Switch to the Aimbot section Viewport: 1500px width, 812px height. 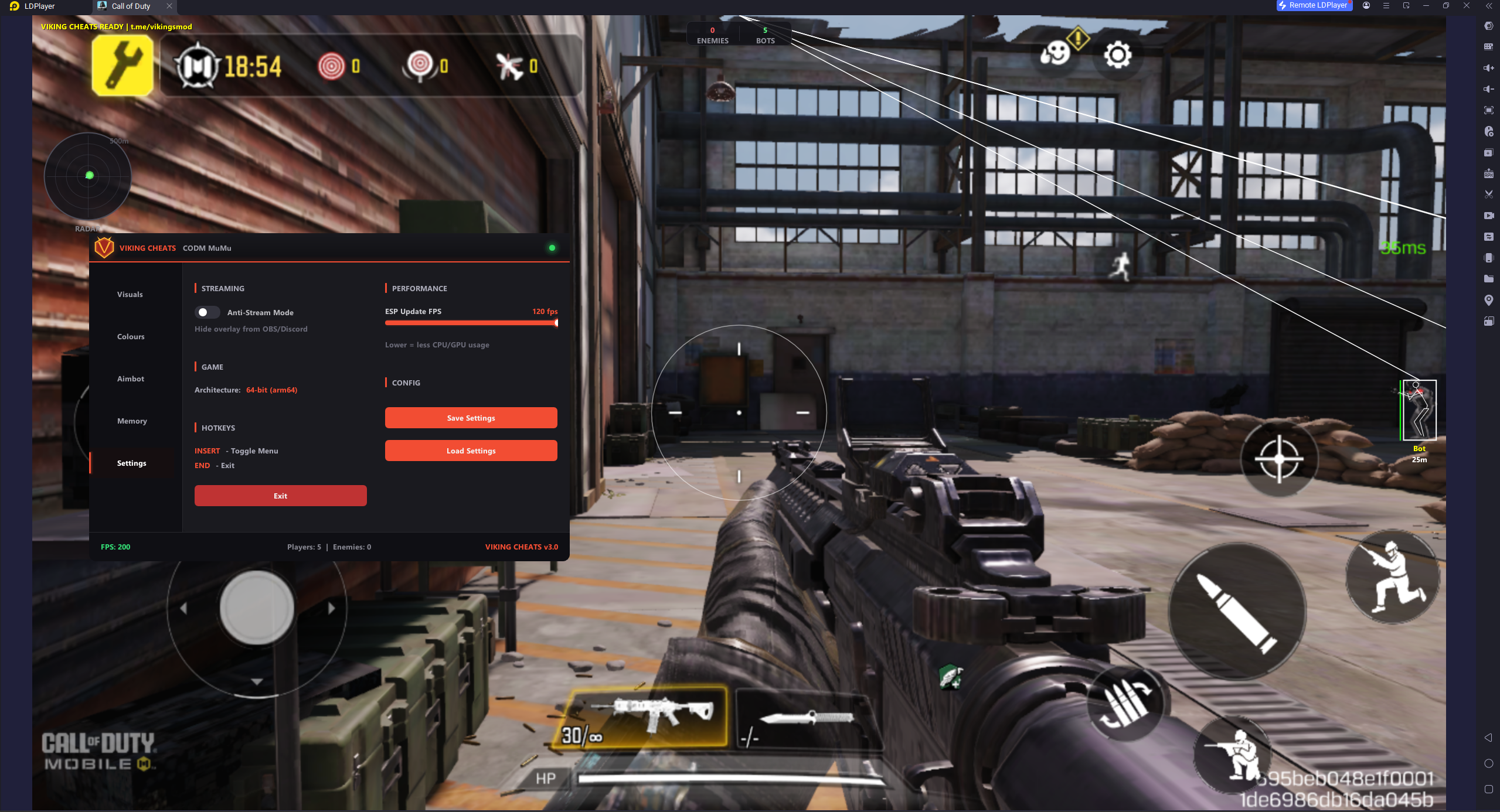point(130,378)
